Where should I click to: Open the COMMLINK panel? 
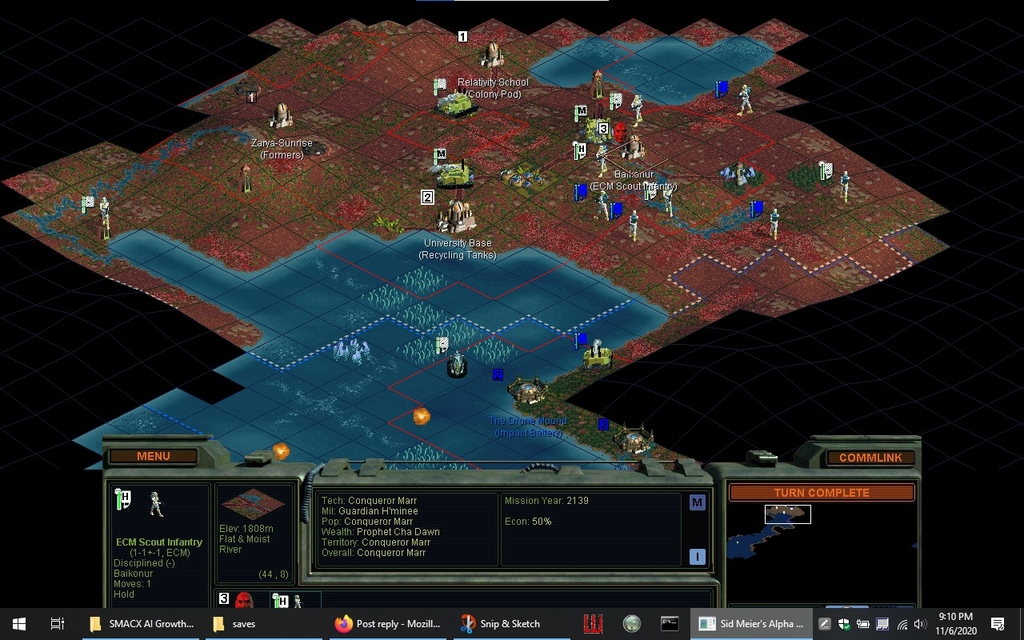click(x=869, y=457)
